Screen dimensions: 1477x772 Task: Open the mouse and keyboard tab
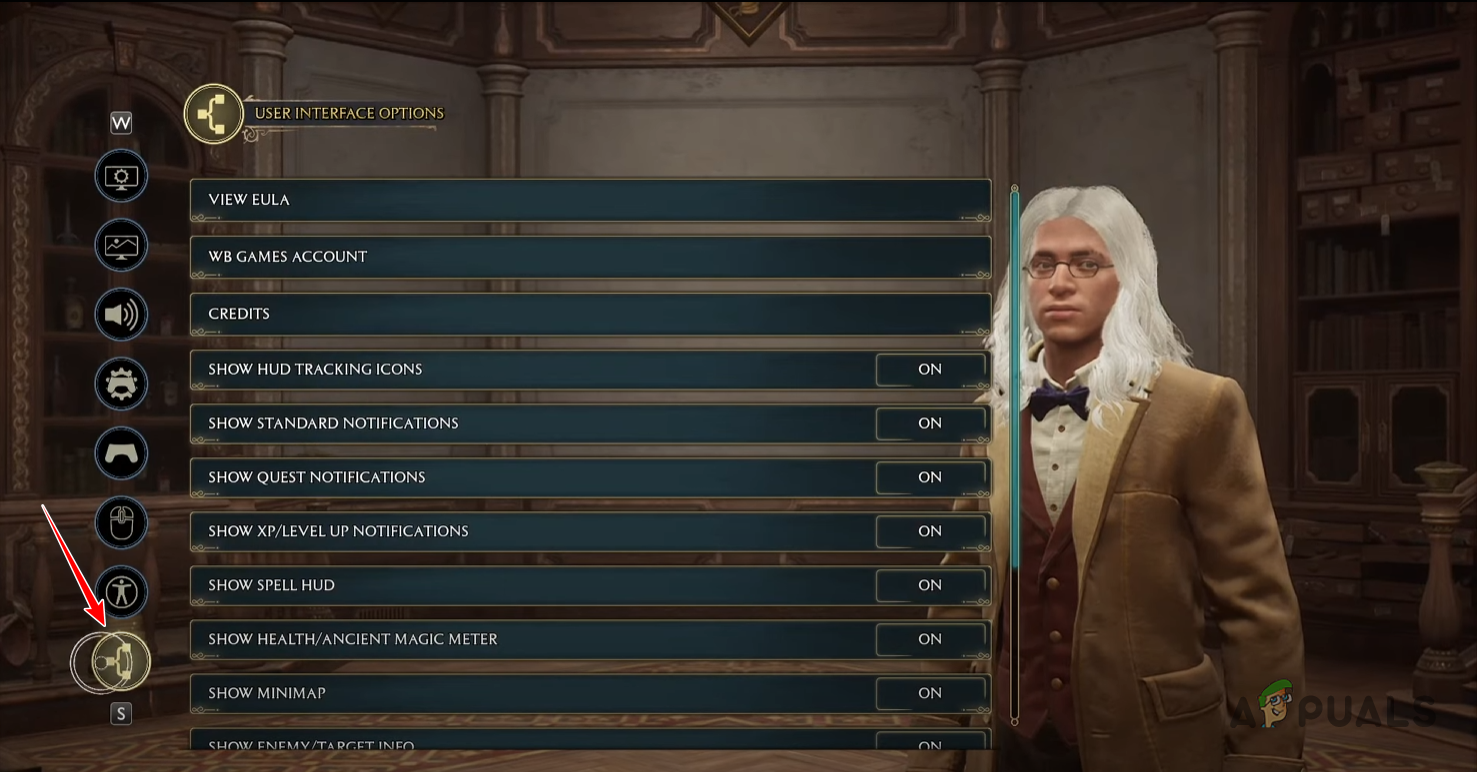point(121,523)
